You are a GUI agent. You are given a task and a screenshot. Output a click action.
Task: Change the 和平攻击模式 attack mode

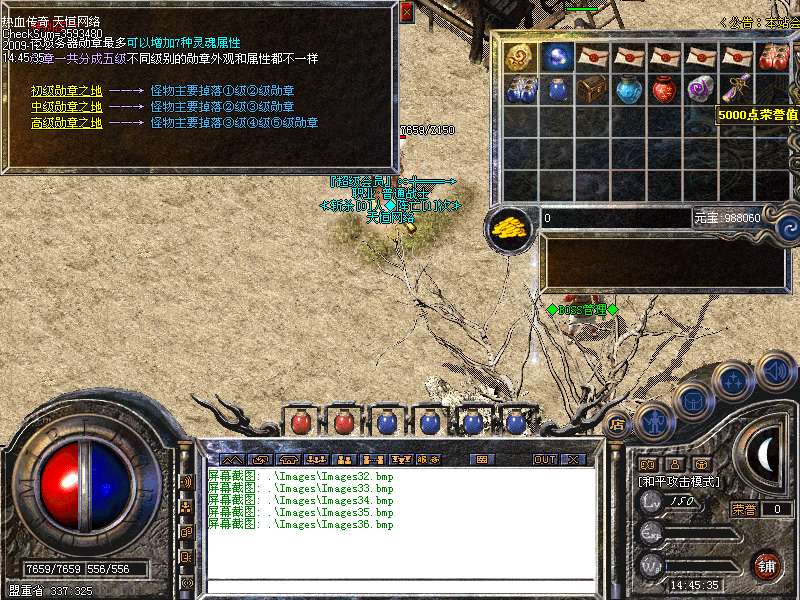679,481
